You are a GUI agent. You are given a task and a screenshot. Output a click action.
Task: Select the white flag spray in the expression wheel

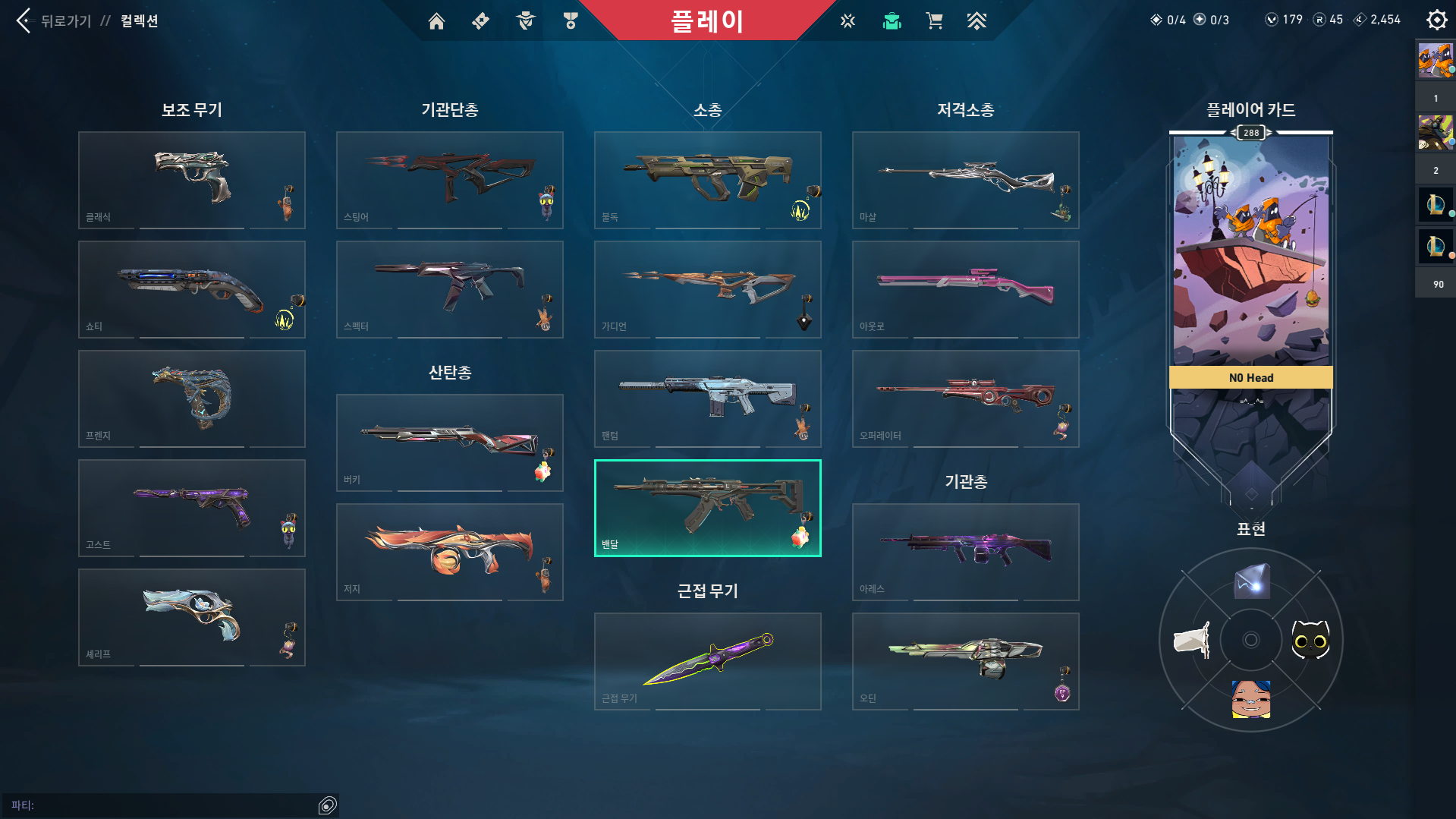[1191, 640]
